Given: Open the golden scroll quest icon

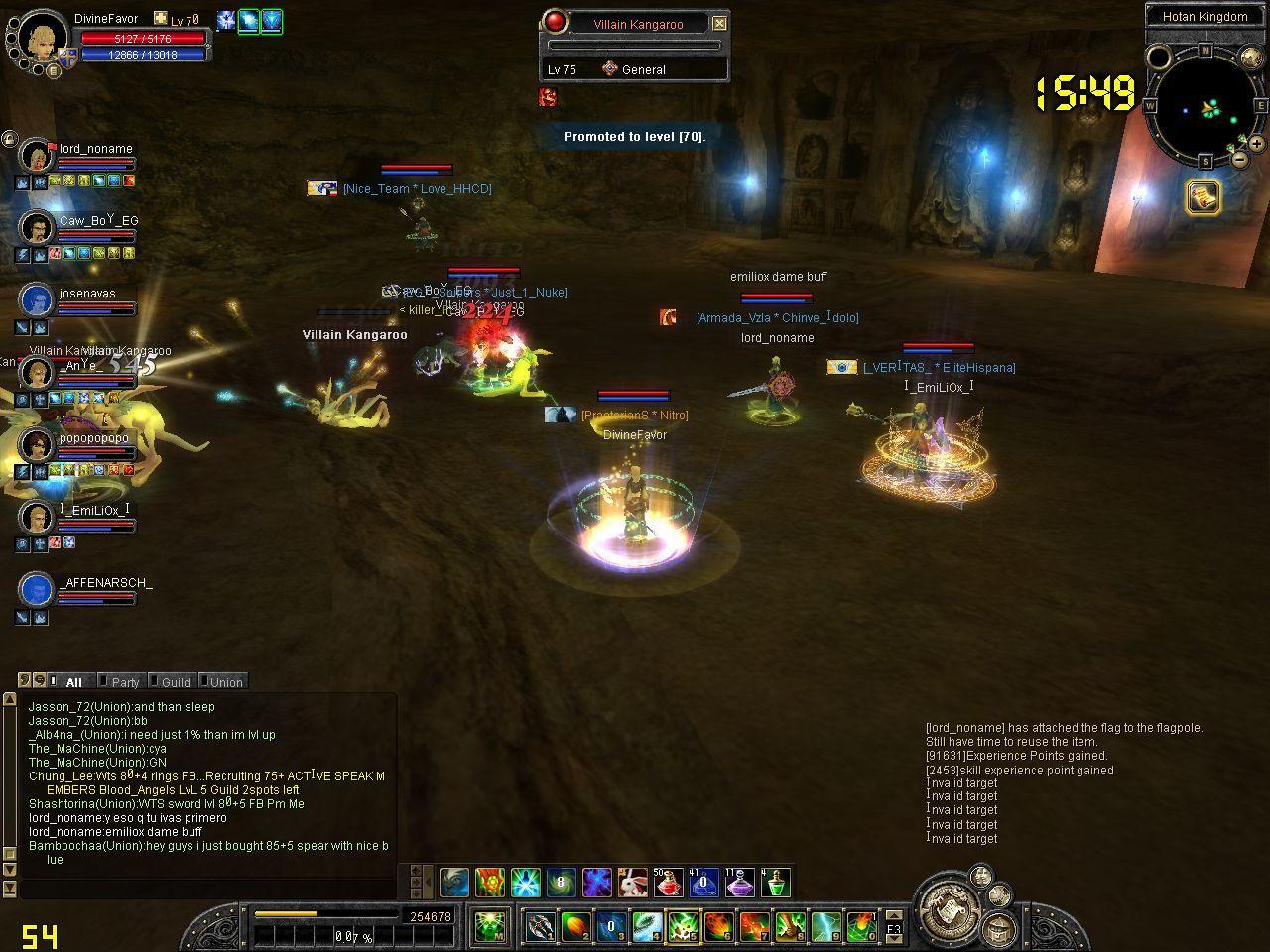Looking at the screenshot, I should (1204, 197).
